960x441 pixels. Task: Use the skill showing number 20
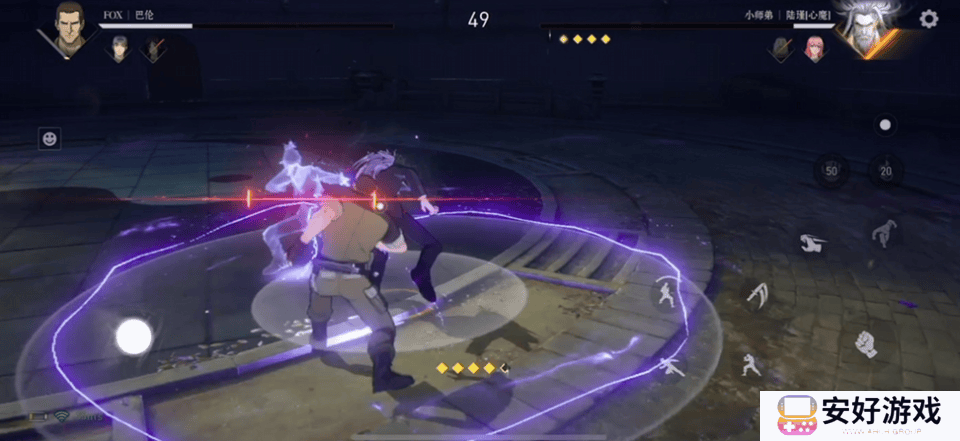[884, 171]
